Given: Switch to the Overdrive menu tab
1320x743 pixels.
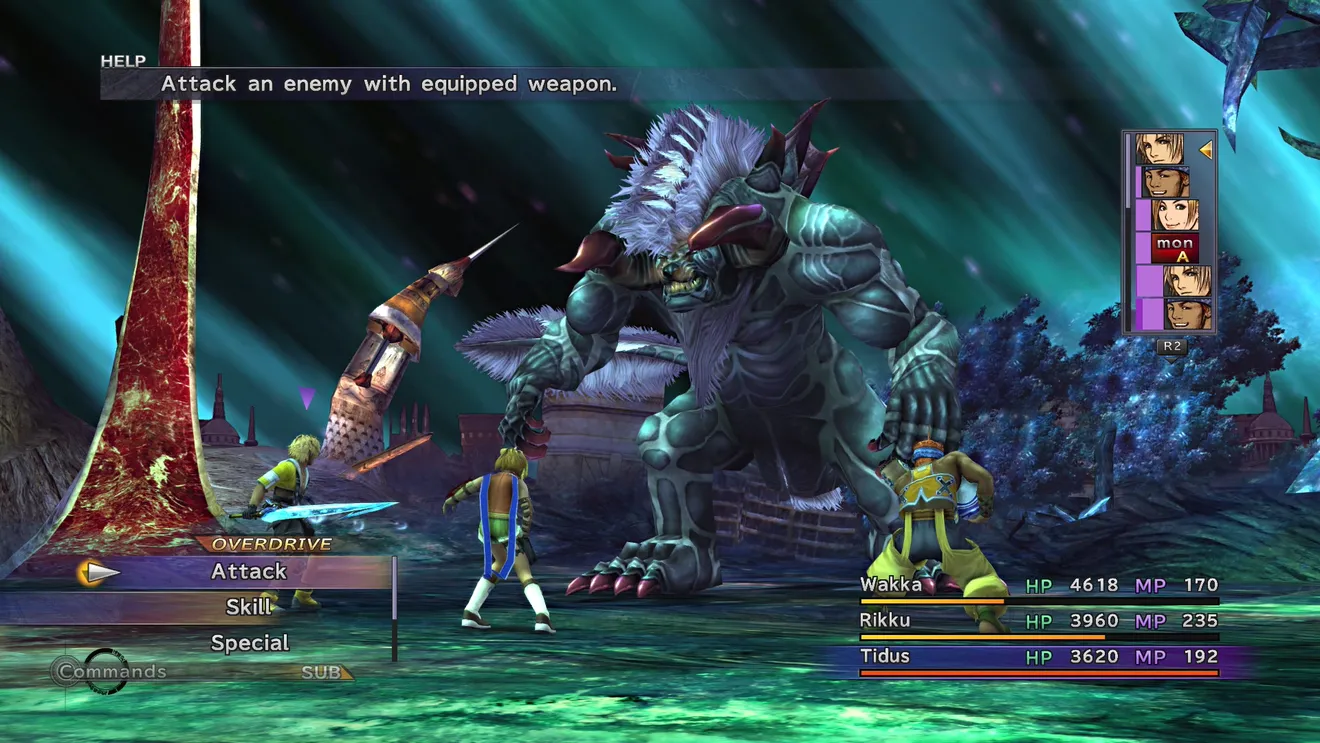Looking at the screenshot, I should coord(271,545).
